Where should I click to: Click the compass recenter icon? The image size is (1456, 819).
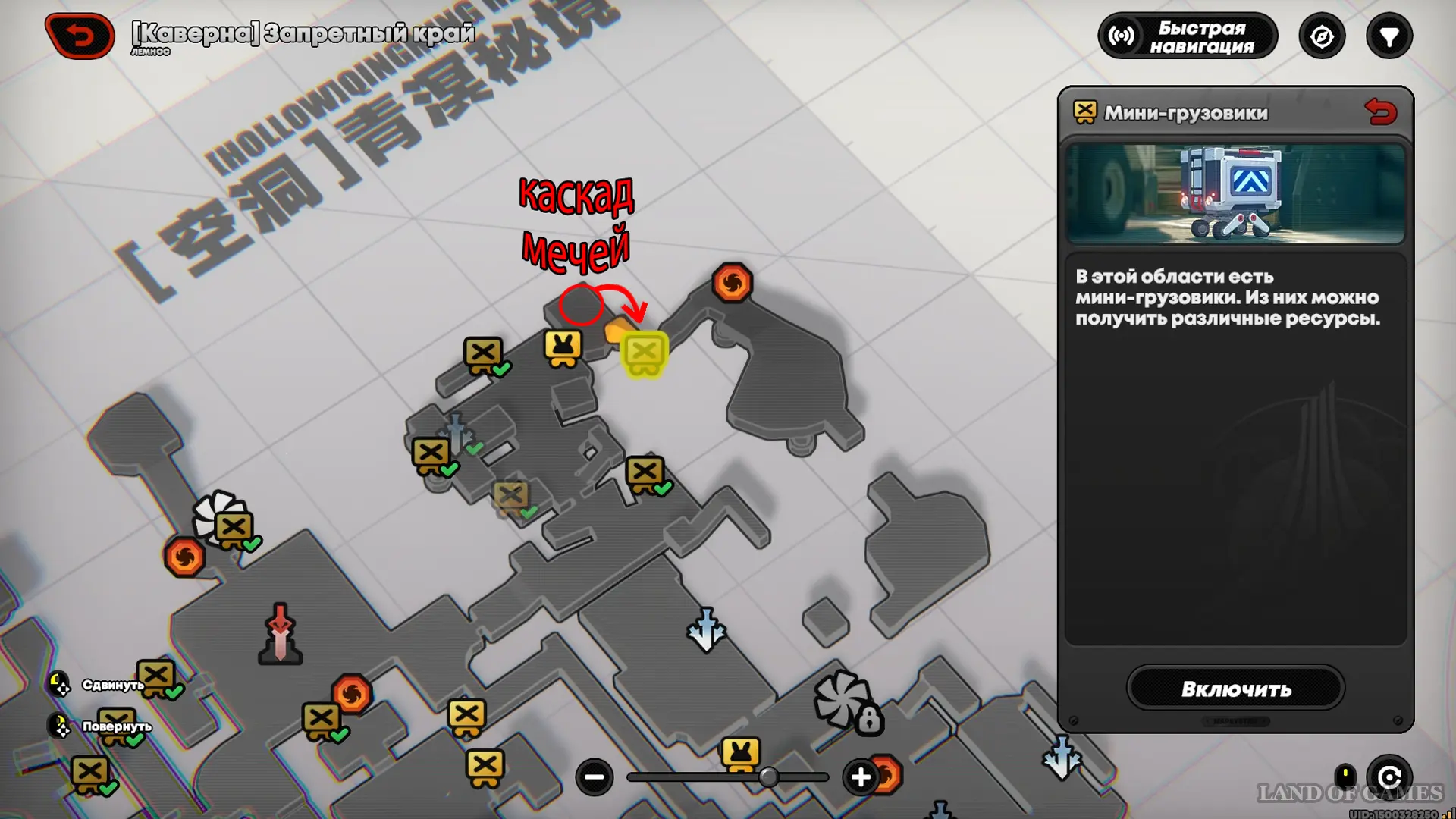click(x=1322, y=36)
